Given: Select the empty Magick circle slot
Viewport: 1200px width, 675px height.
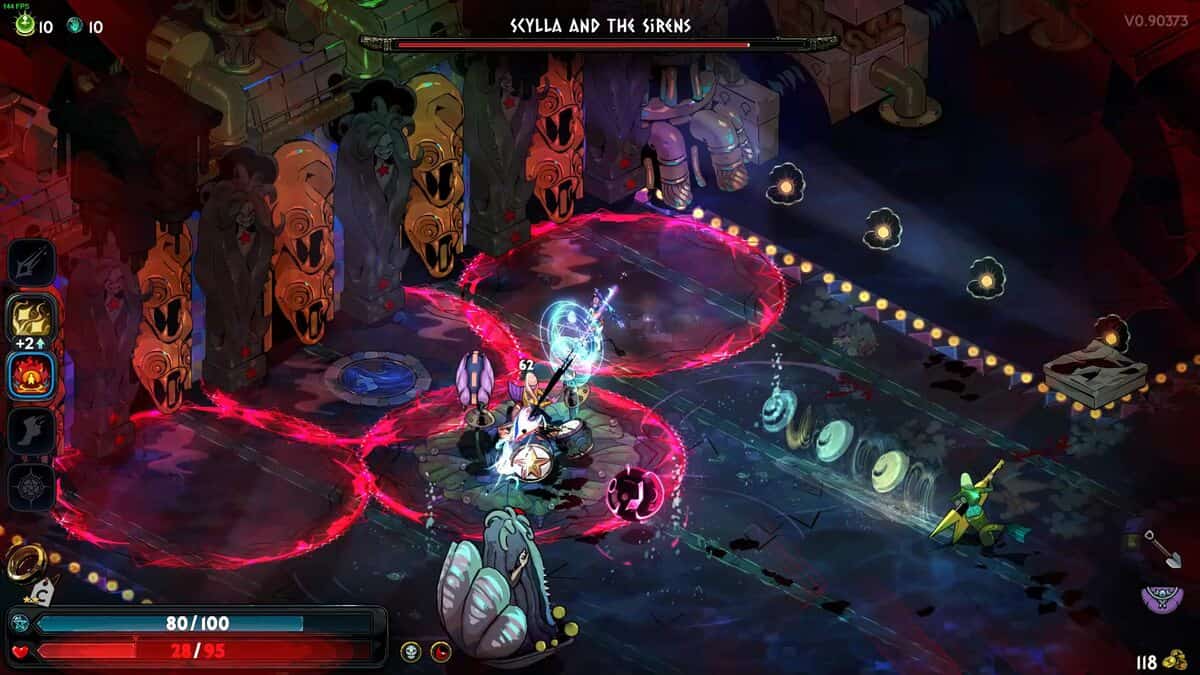Looking at the screenshot, I should [x=32, y=487].
